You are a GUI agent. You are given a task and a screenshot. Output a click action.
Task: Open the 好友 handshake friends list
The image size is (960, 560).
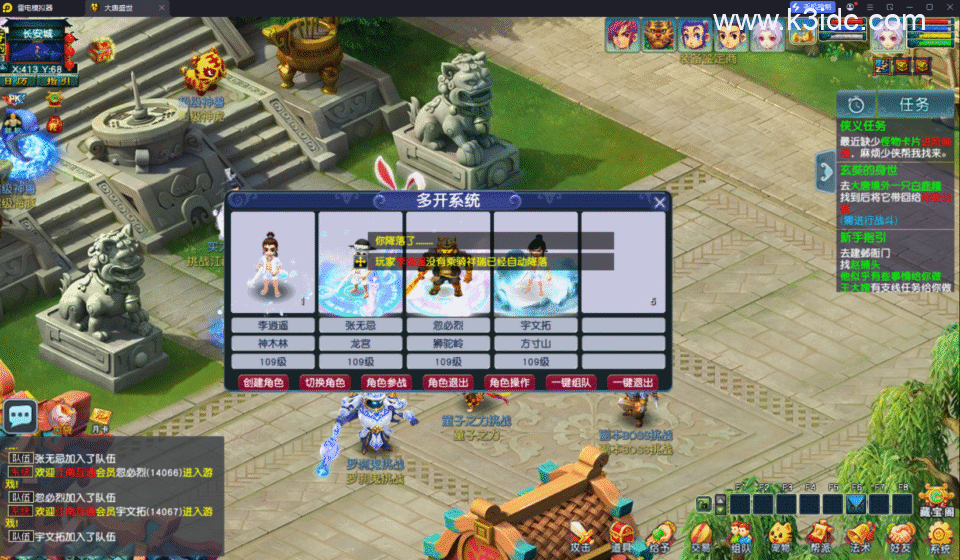(x=900, y=535)
